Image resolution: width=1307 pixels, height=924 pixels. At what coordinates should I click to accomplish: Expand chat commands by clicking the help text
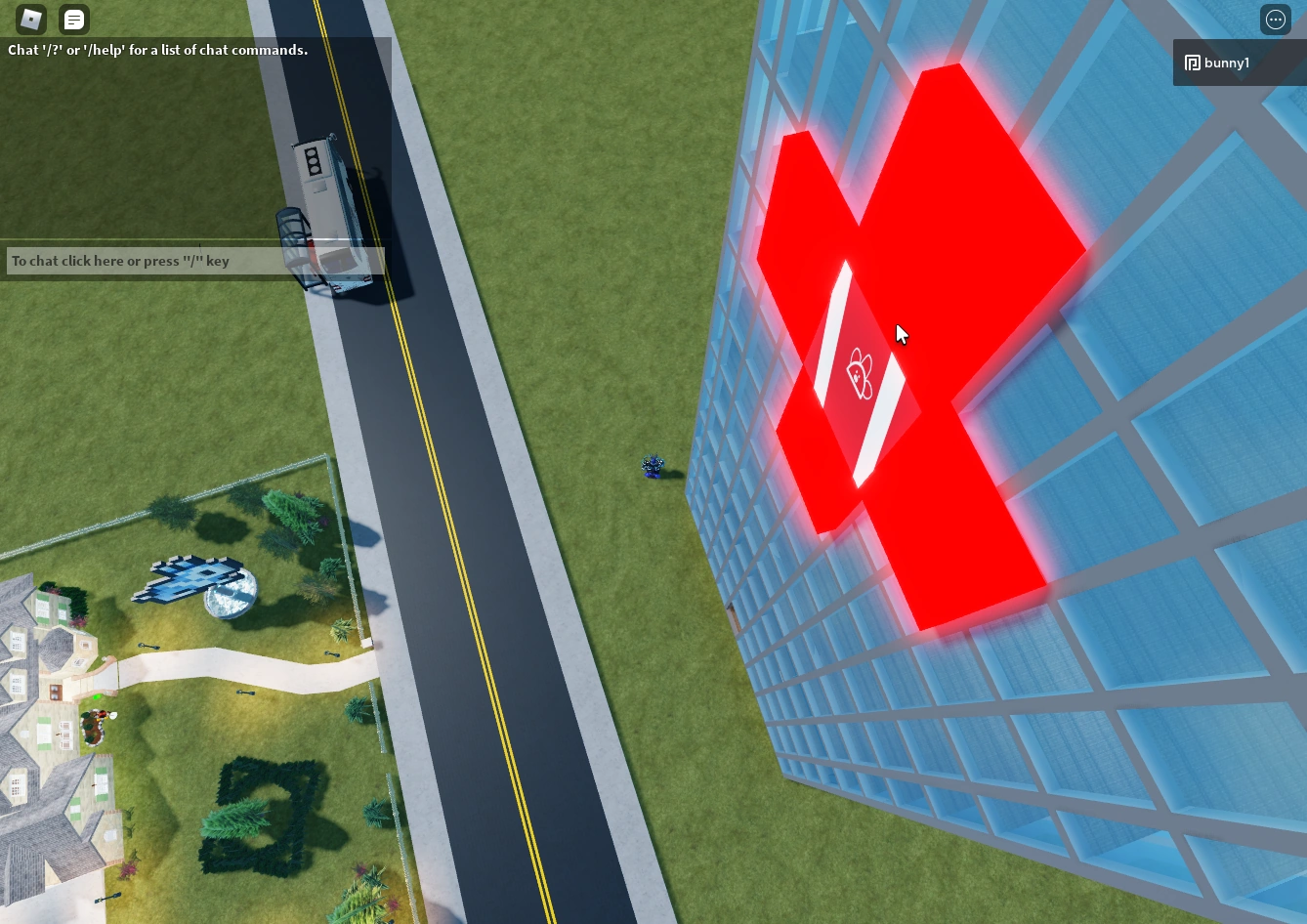coord(157,50)
